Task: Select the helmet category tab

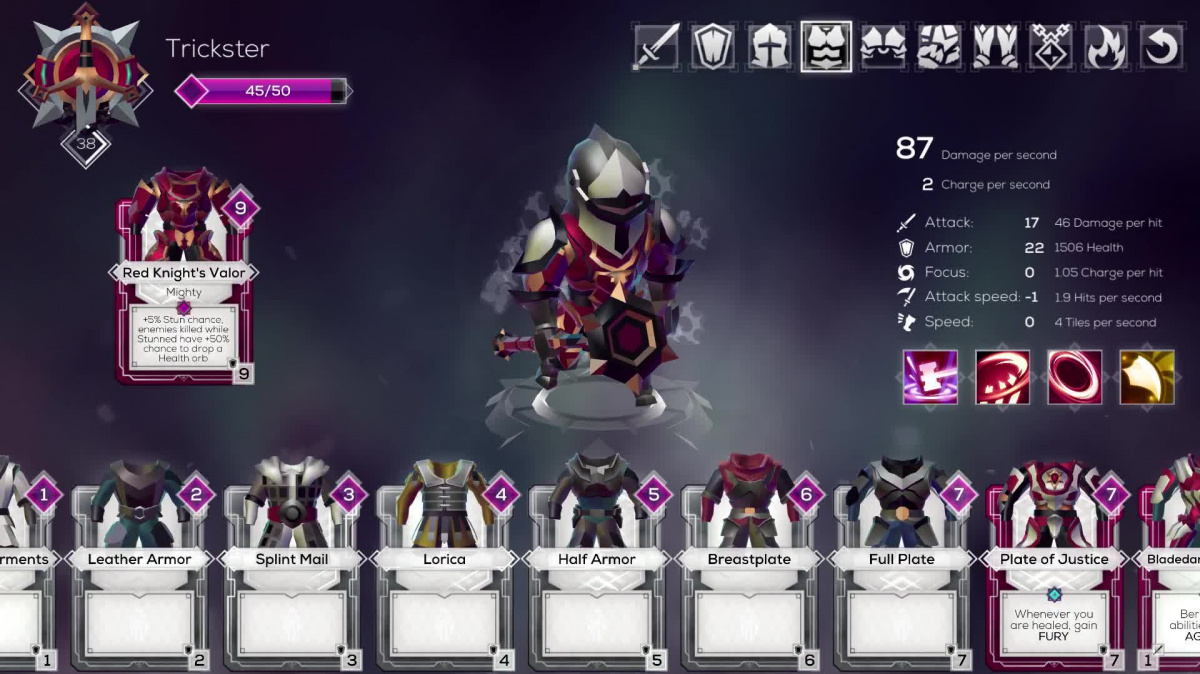Action: point(769,47)
